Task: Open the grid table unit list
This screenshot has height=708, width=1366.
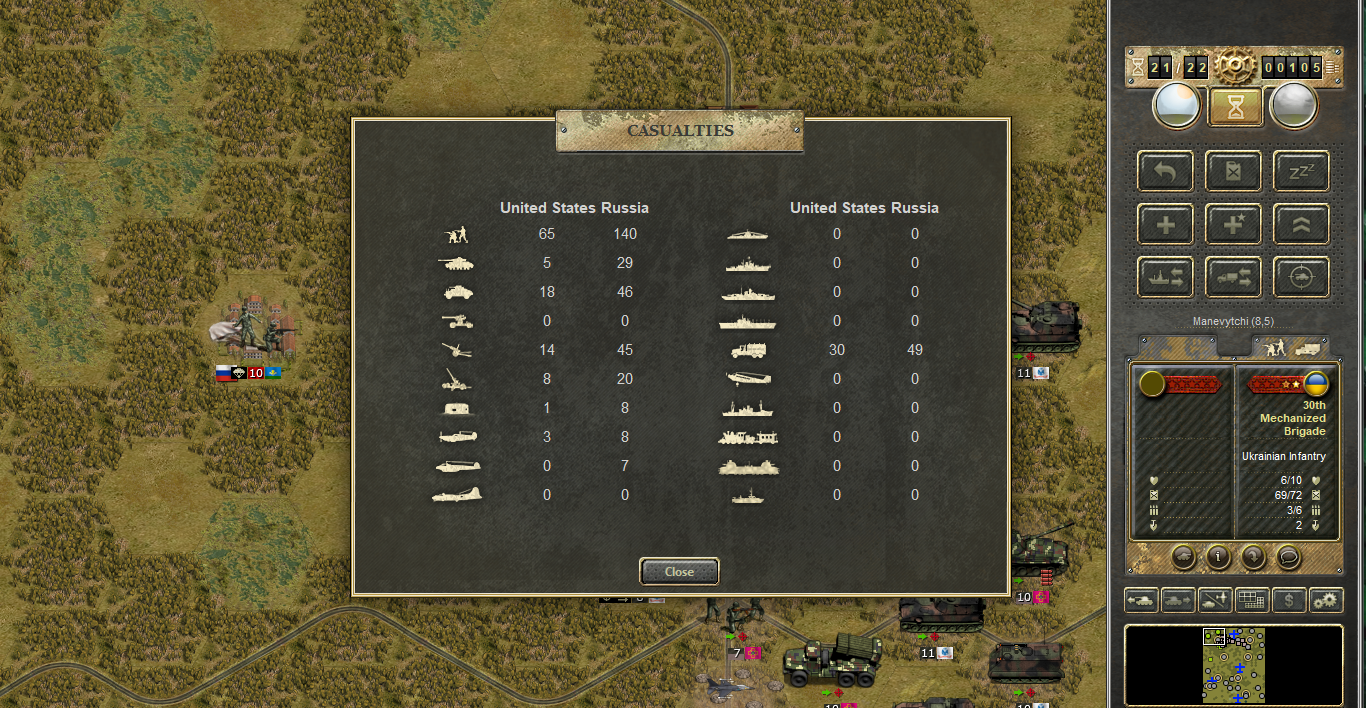Action: click(1252, 600)
